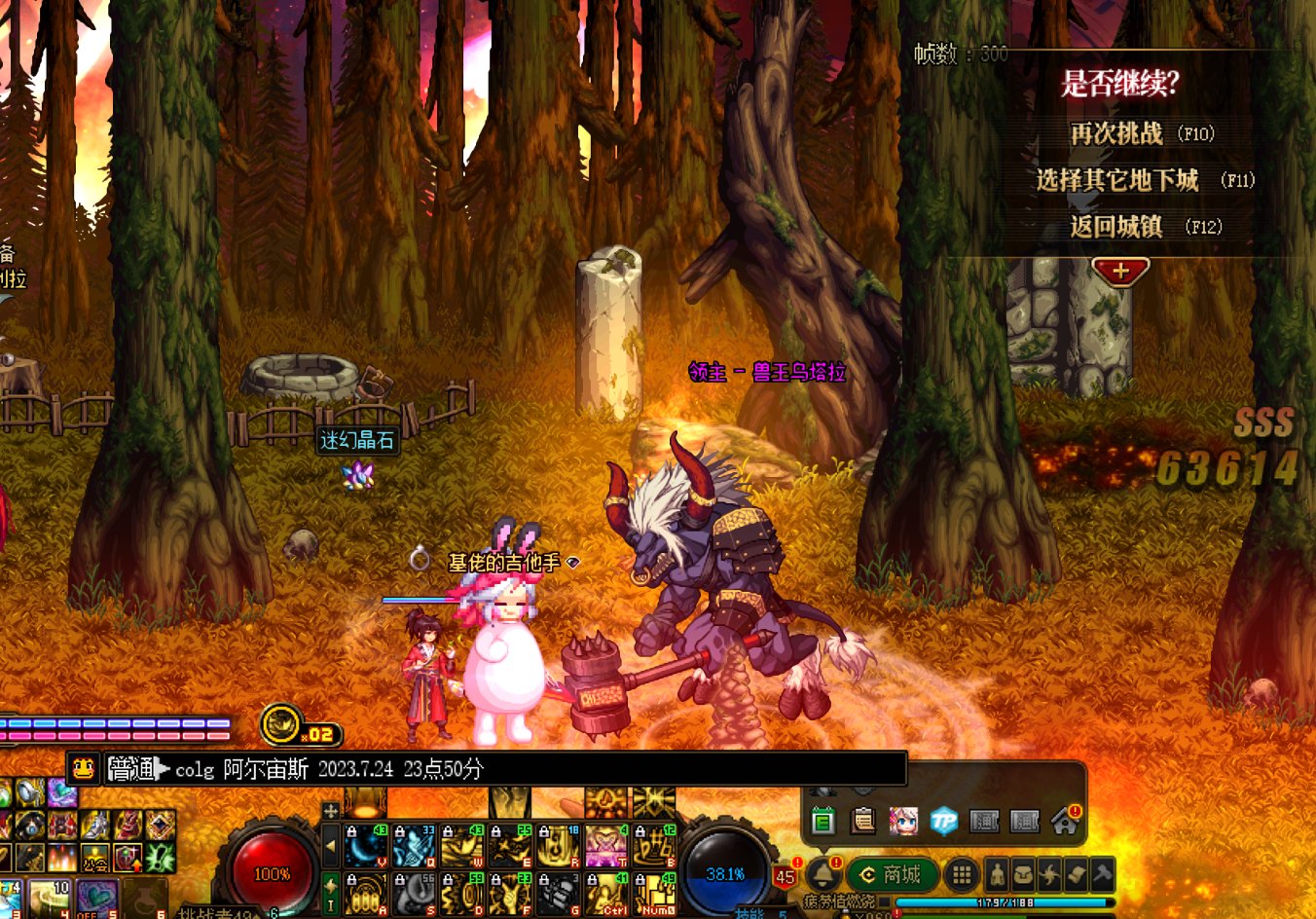The width and height of the screenshot is (1316, 919).
Task: Open the character info silhouette icon
Action: (x=998, y=875)
